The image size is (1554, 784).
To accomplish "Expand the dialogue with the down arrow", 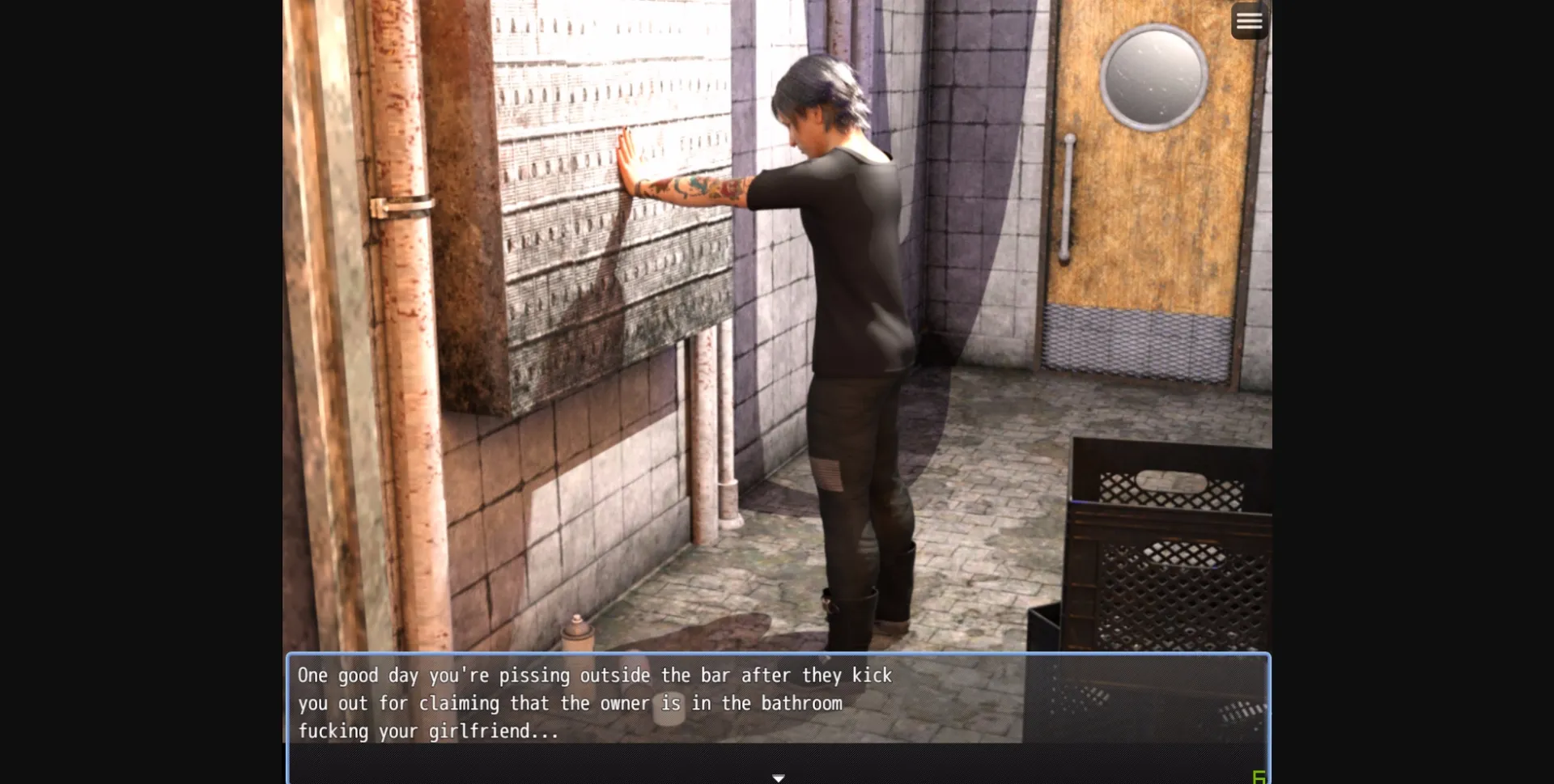I will (x=777, y=776).
